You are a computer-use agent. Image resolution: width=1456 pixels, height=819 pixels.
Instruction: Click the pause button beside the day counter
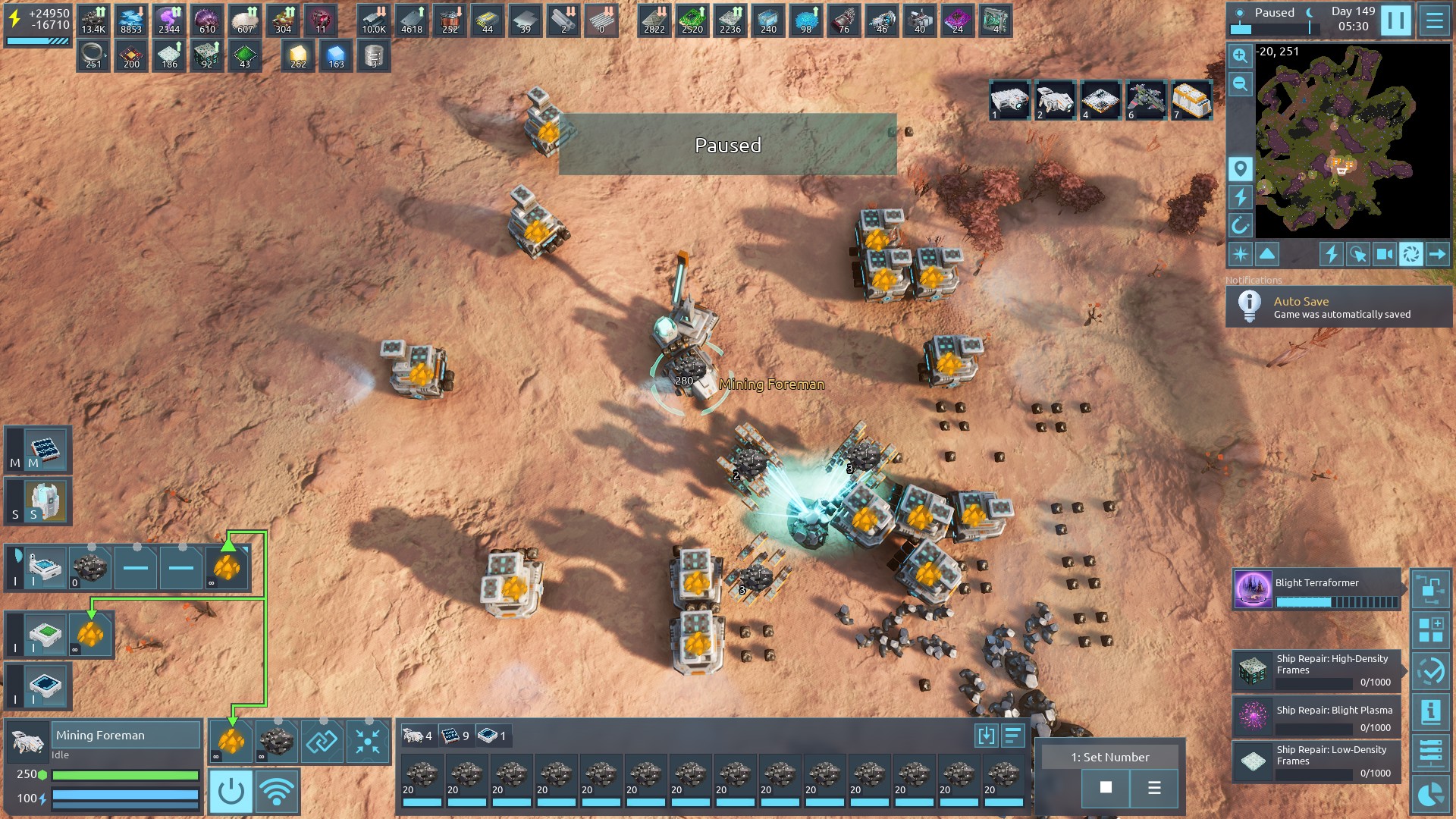click(x=1395, y=20)
